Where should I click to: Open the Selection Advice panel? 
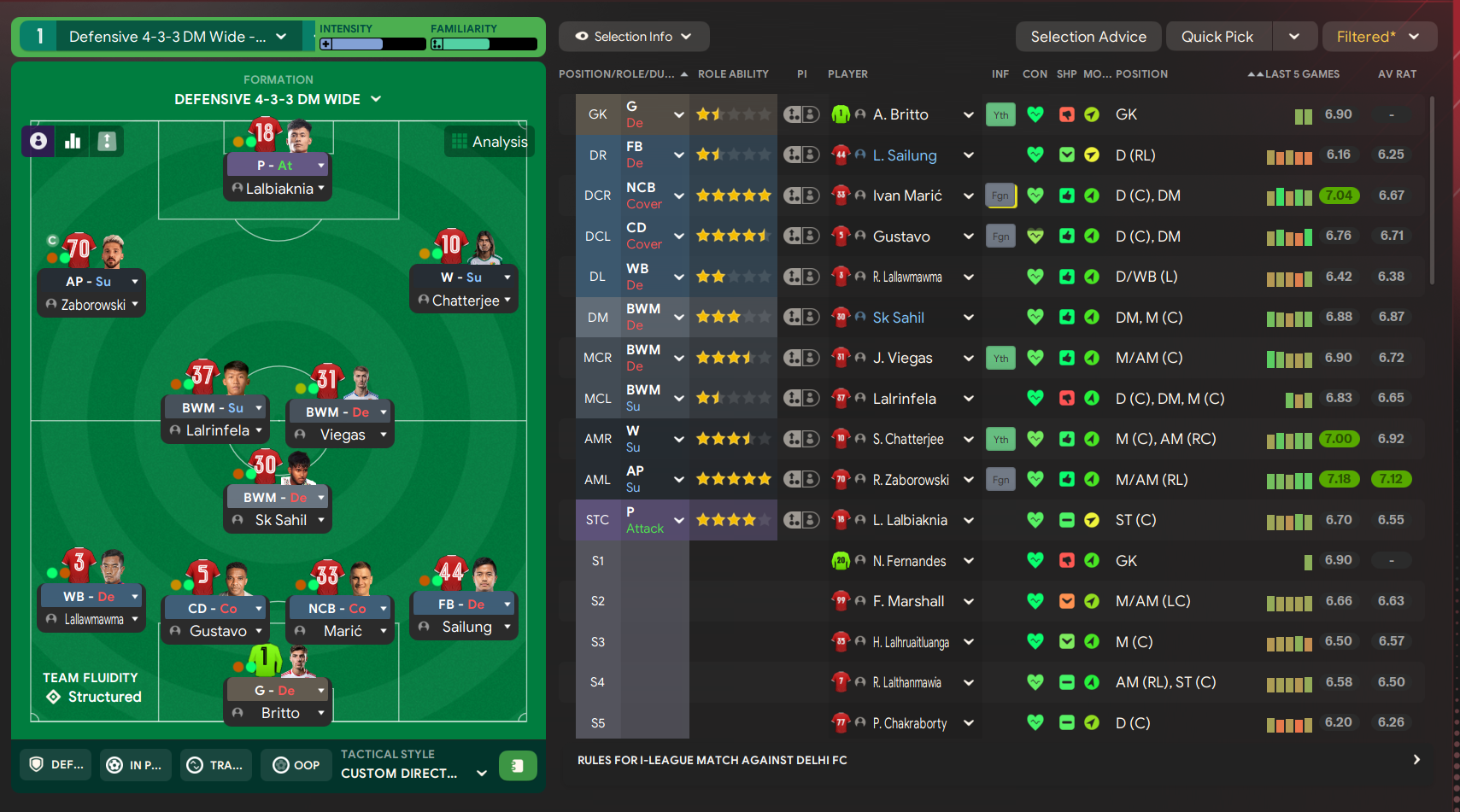[x=1088, y=37]
